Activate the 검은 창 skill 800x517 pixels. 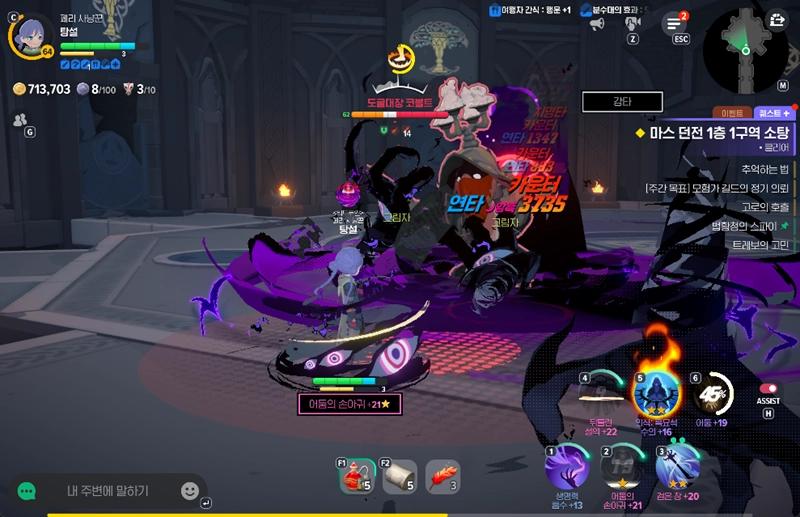(x=676, y=465)
